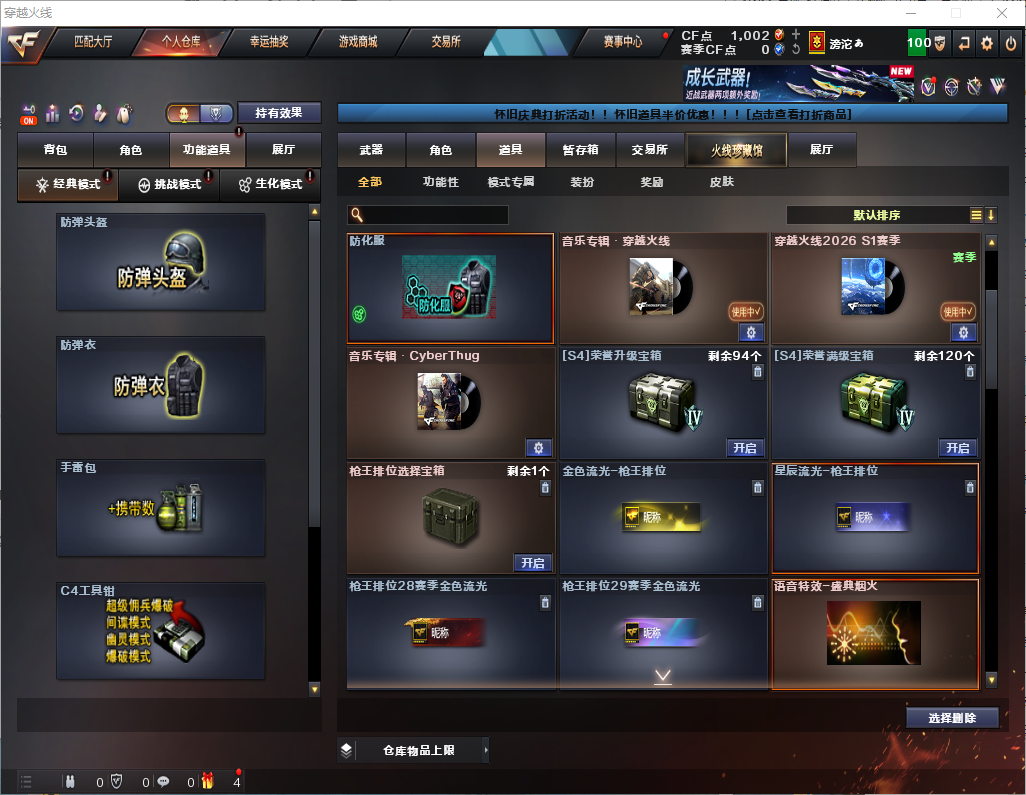Switch to the 武器 weapons tab
This screenshot has height=795, width=1026.
pyautogui.click(x=371, y=150)
